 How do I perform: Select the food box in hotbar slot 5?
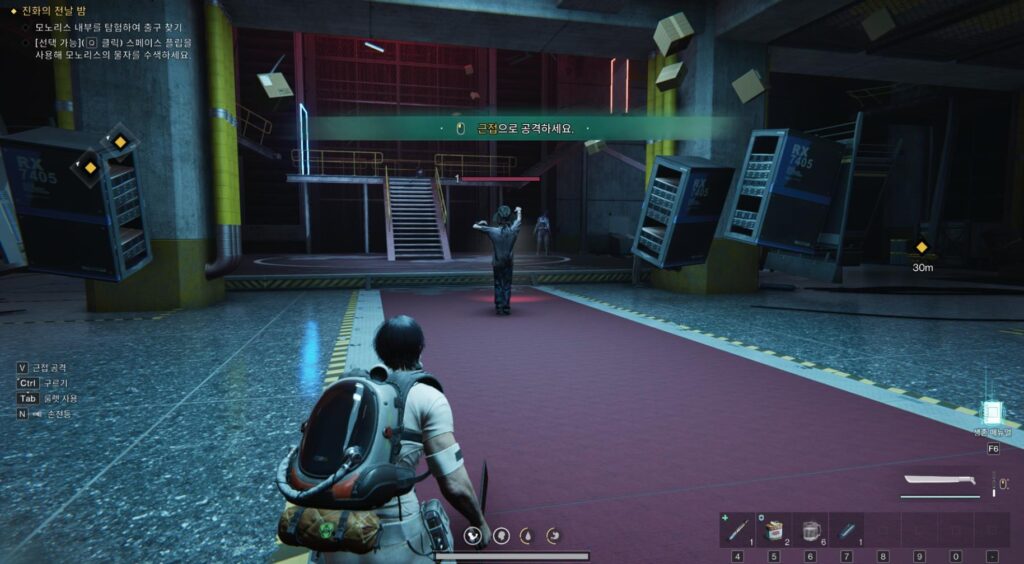tap(773, 530)
